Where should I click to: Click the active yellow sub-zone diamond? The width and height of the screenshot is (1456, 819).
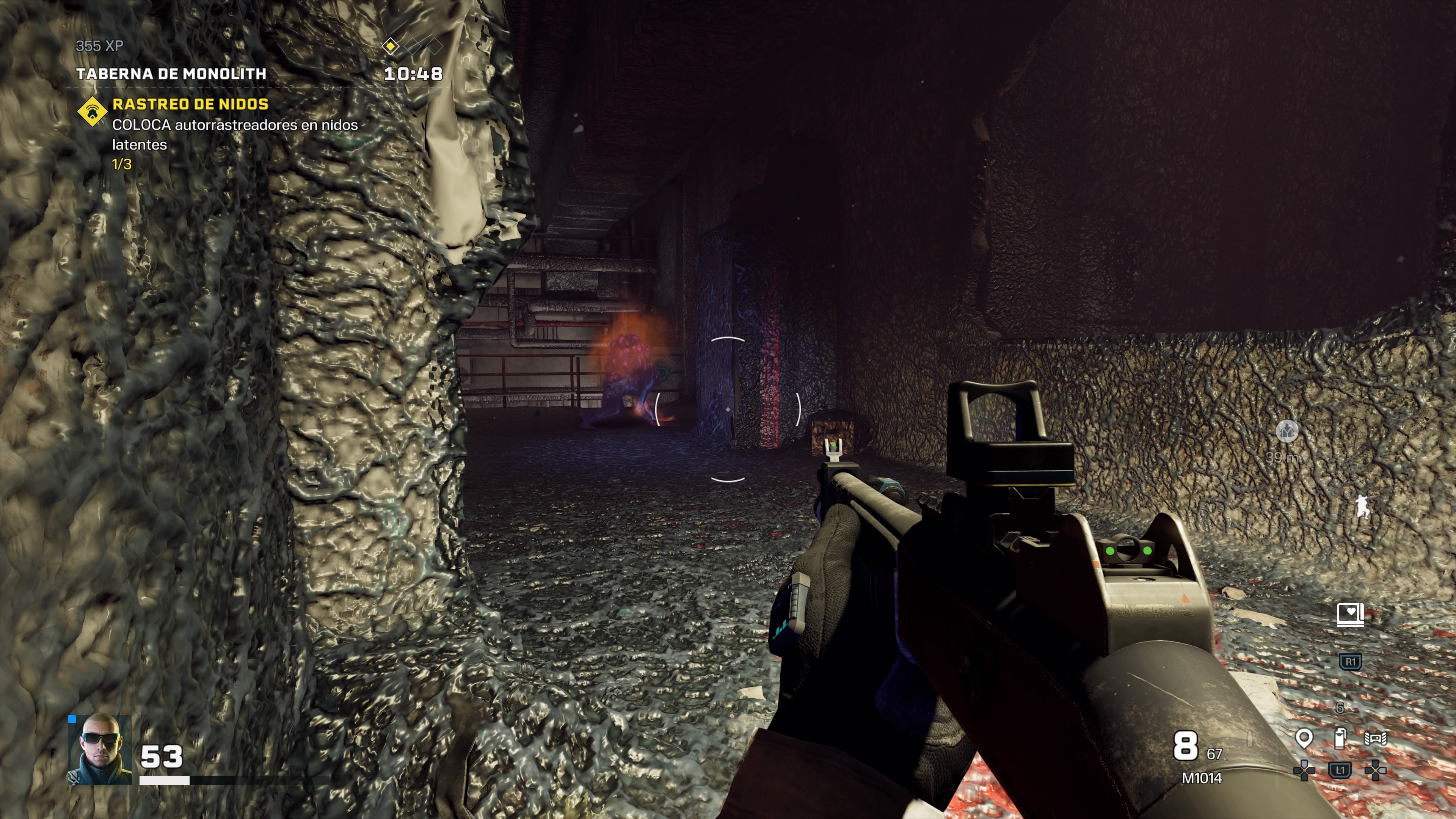pyautogui.click(x=390, y=46)
